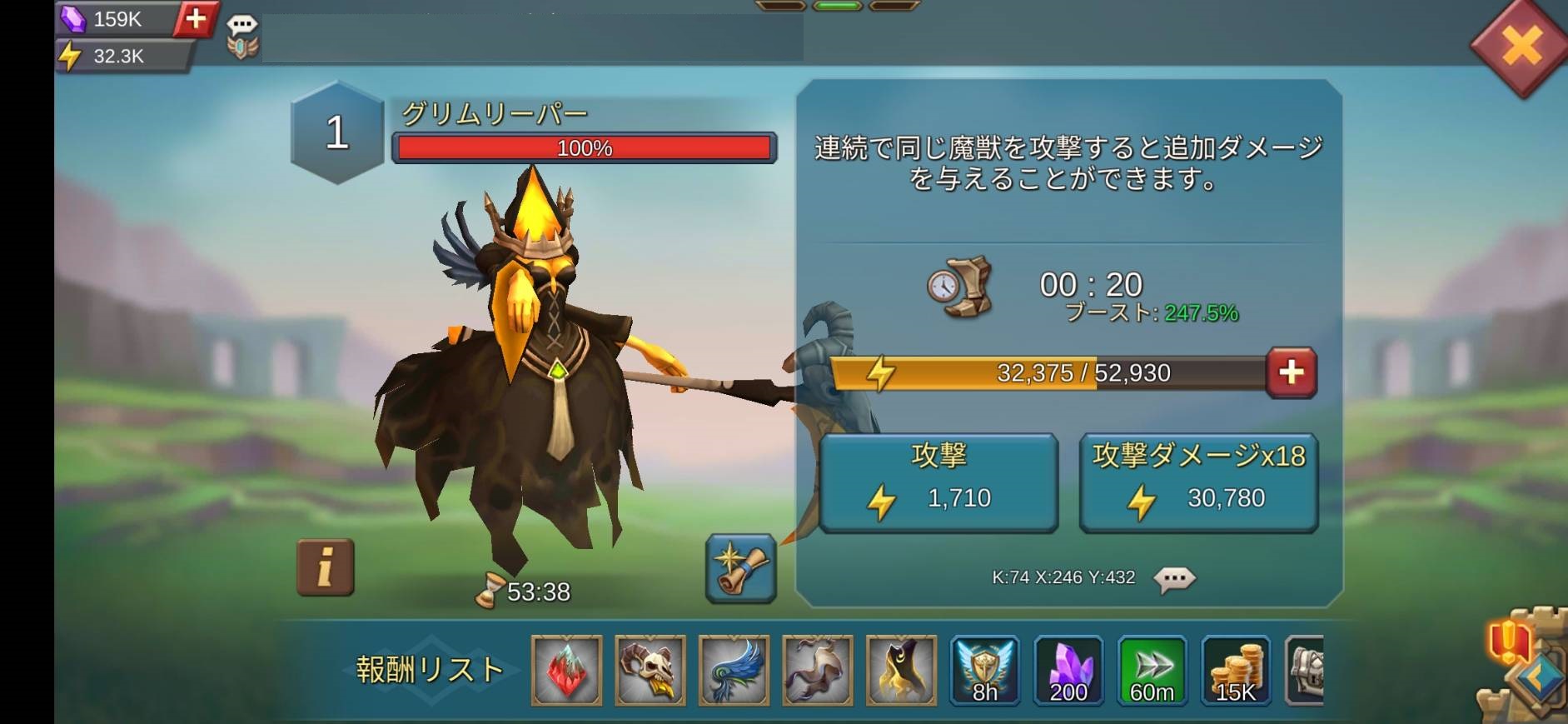Screen dimensions: 1568x724
Task: View the blue feather reward item
Action: pyautogui.click(x=734, y=671)
